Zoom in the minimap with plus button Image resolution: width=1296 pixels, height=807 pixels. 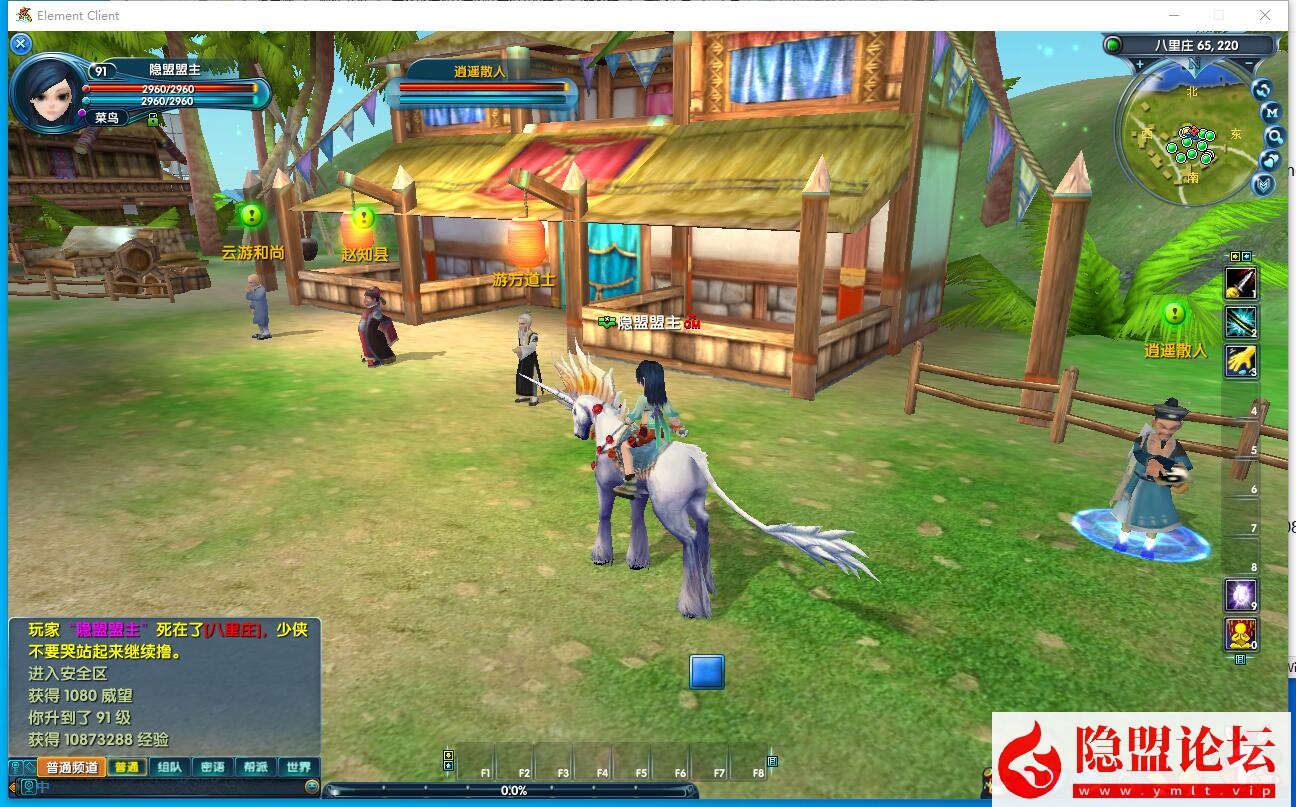tap(1139, 64)
